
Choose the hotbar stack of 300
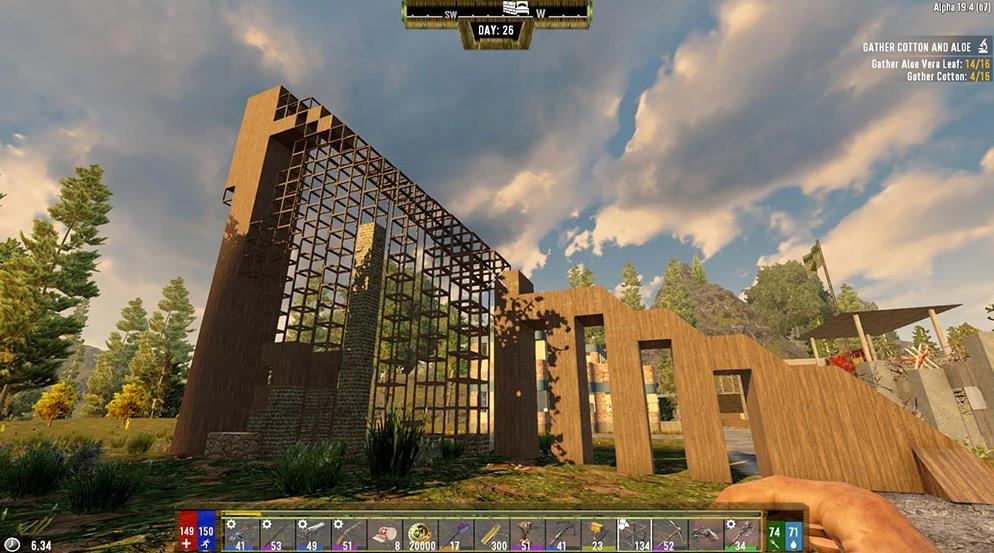click(x=493, y=533)
